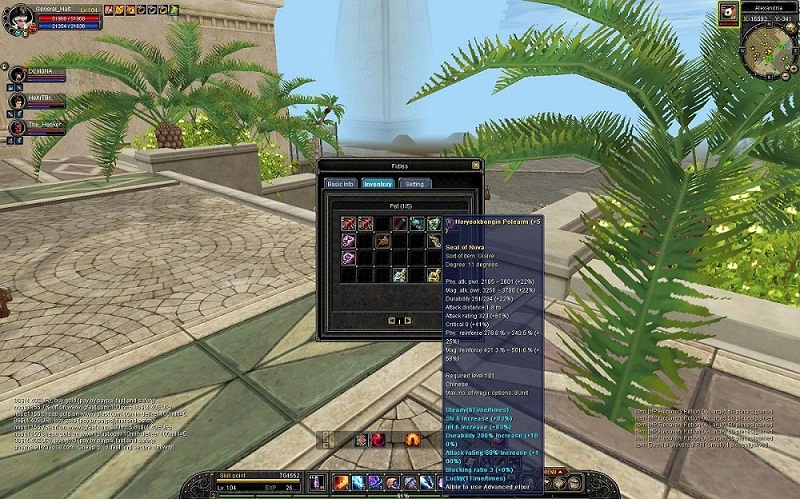Open the pet Setting tab
The height and width of the screenshot is (499, 800).
tap(413, 184)
